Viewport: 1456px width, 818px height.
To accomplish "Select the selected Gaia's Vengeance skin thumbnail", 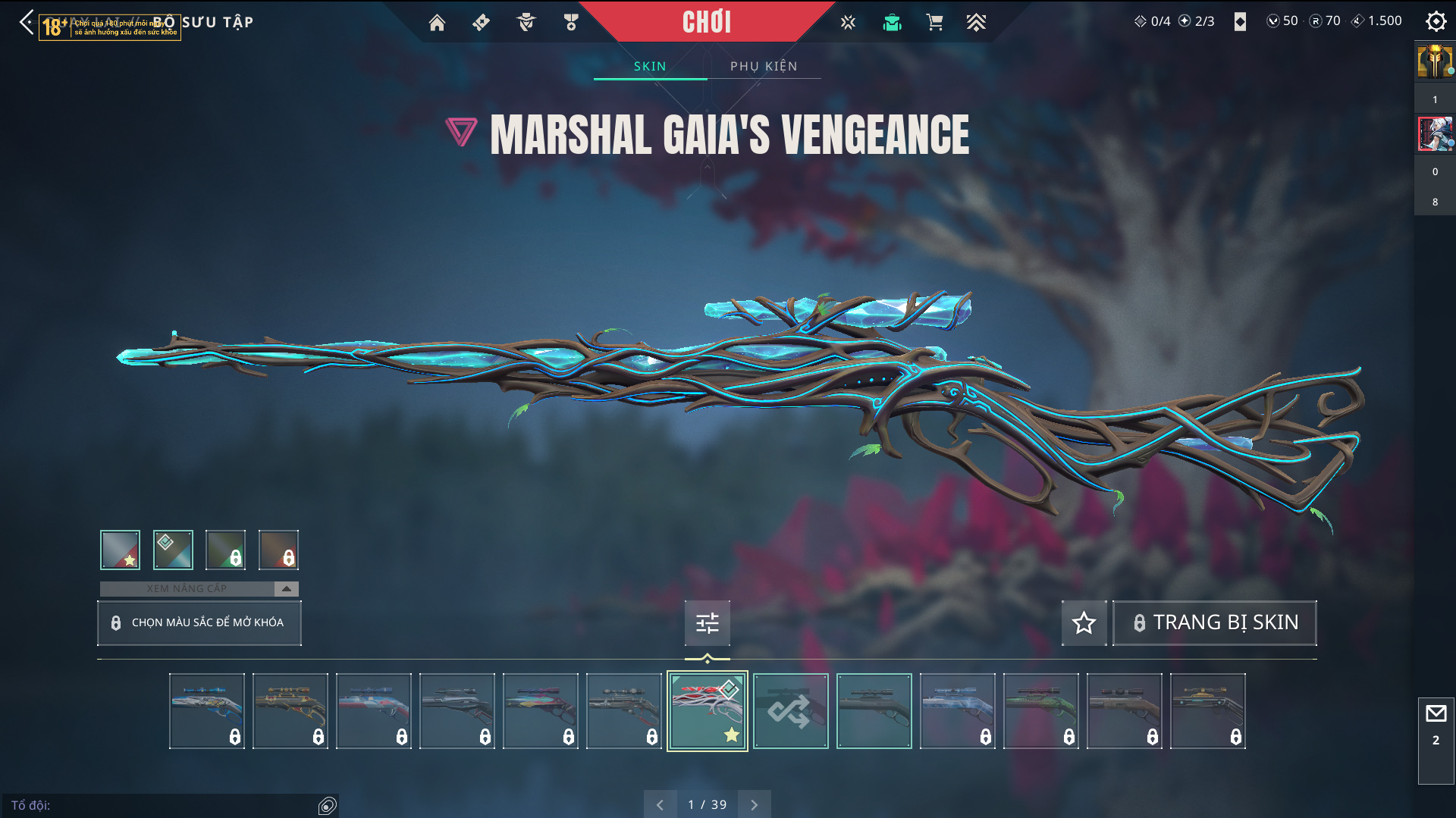I will pos(707,711).
